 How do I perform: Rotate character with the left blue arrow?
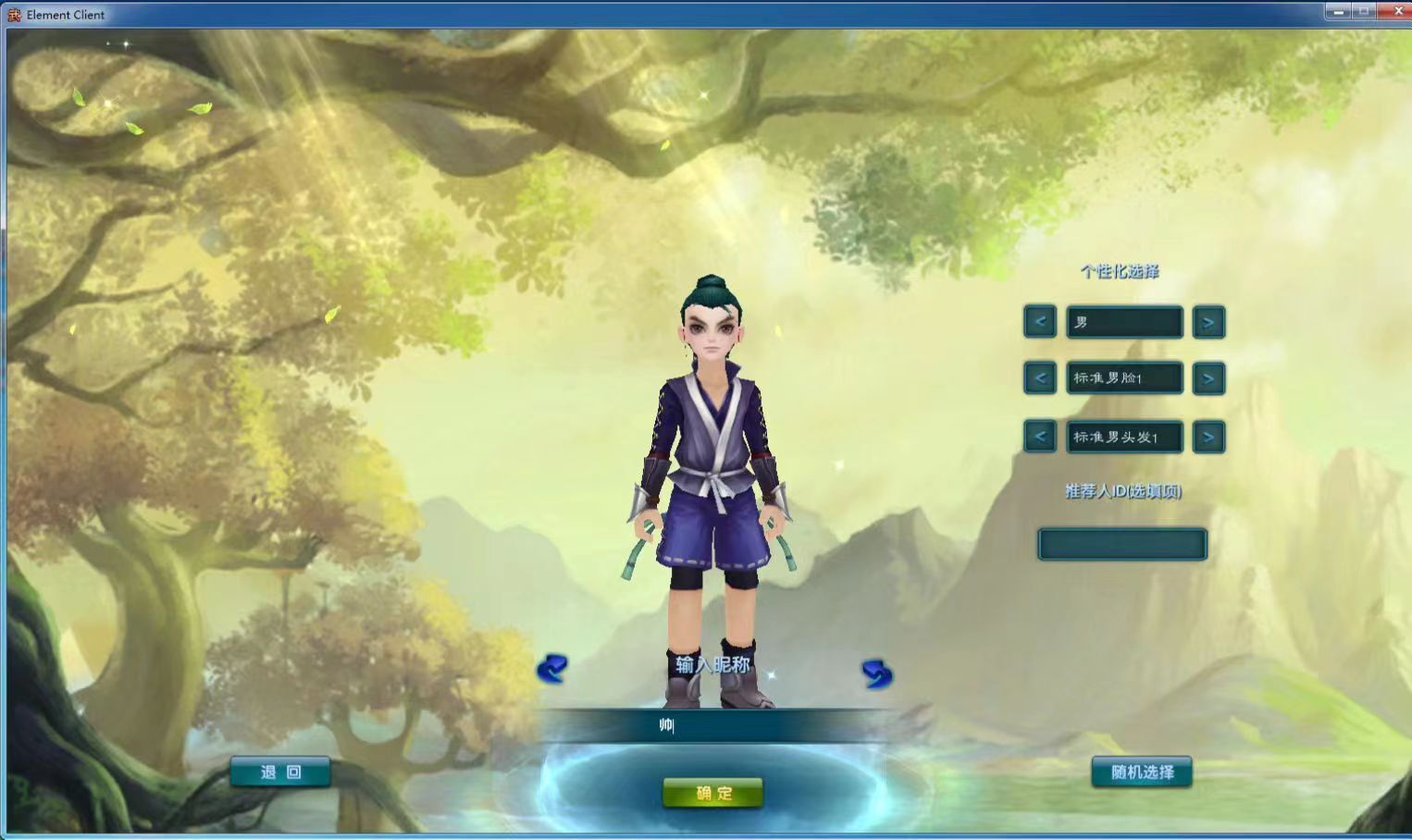pyautogui.click(x=552, y=669)
